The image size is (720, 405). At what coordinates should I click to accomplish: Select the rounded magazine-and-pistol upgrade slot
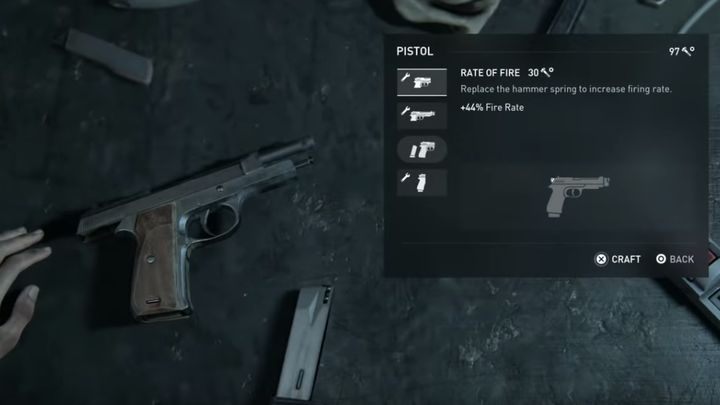tap(421, 149)
